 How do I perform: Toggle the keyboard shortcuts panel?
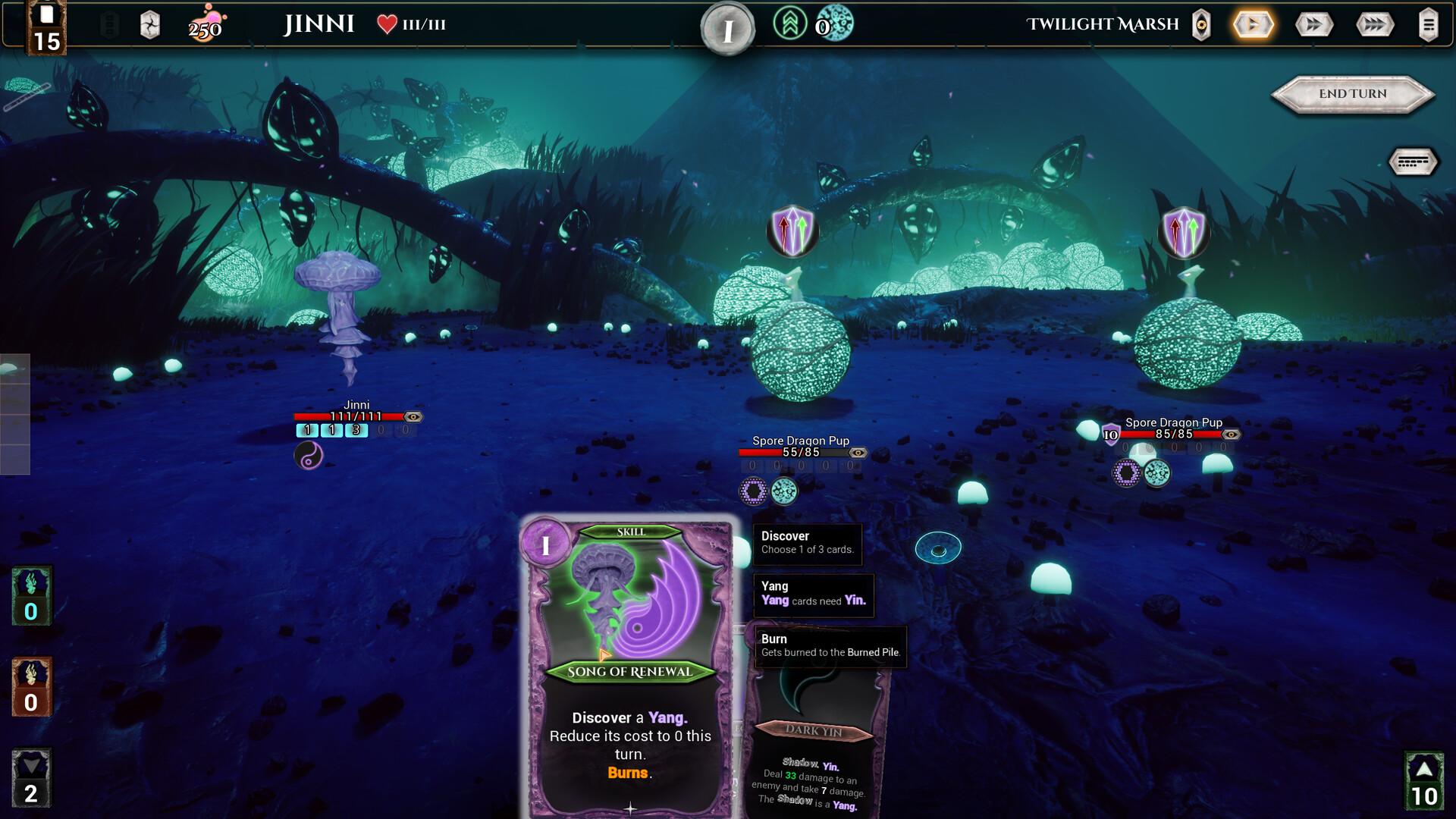[1413, 162]
